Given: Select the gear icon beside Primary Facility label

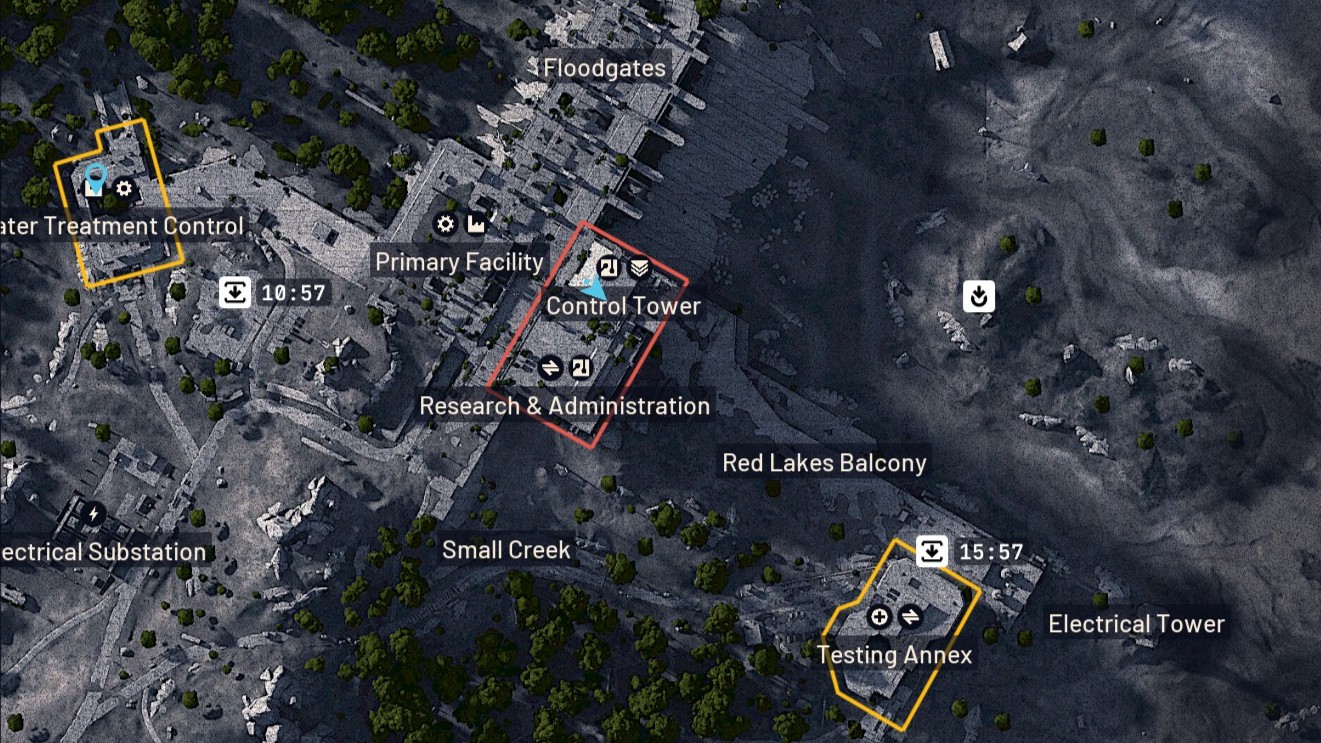Looking at the screenshot, I should pyautogui.click(x=445, y=224).
